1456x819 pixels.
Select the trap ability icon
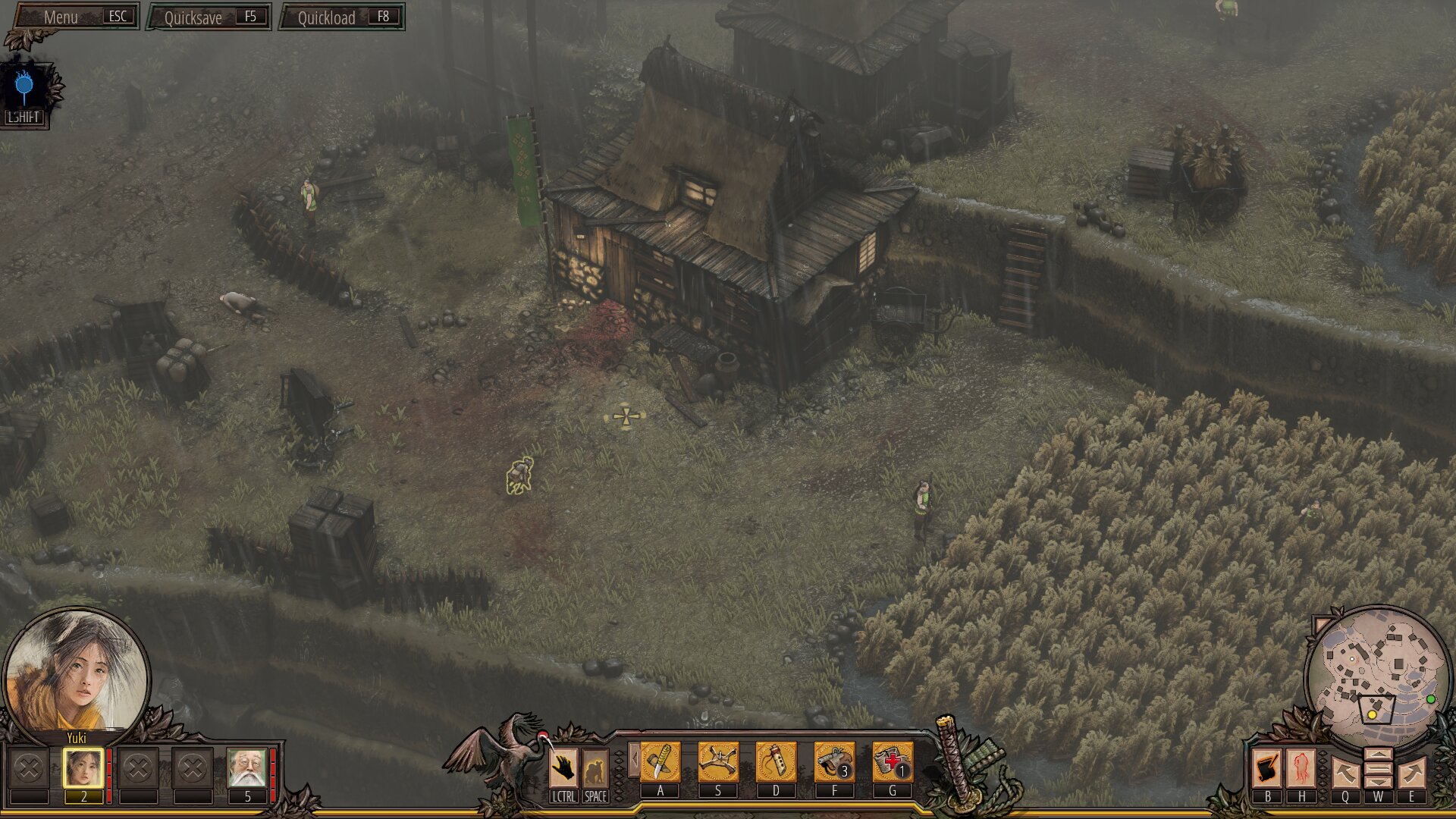point(717,761)
